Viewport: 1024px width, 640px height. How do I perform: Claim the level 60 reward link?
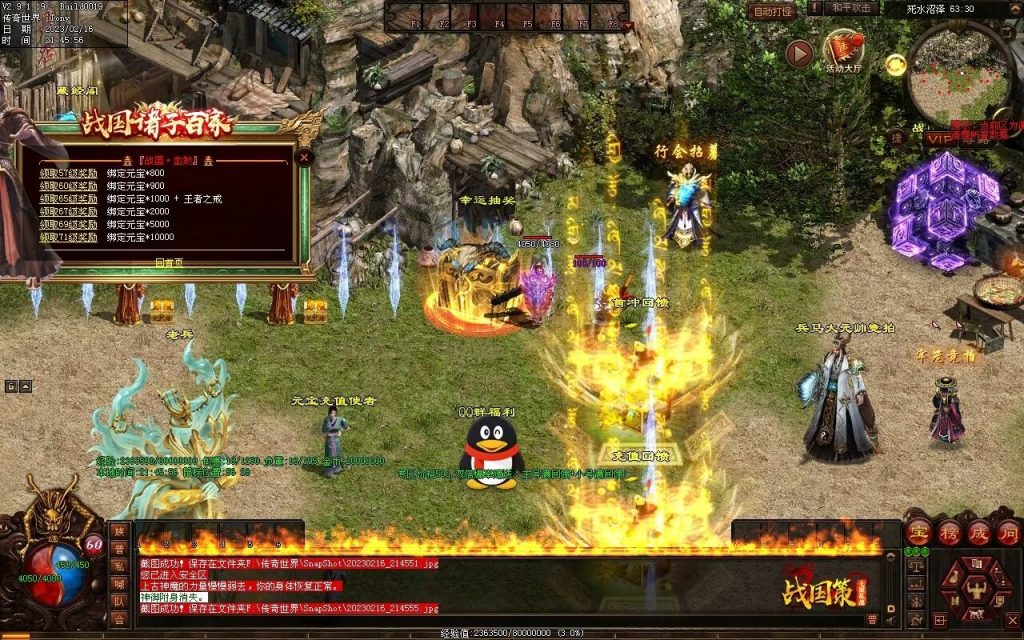click(69, 185)
